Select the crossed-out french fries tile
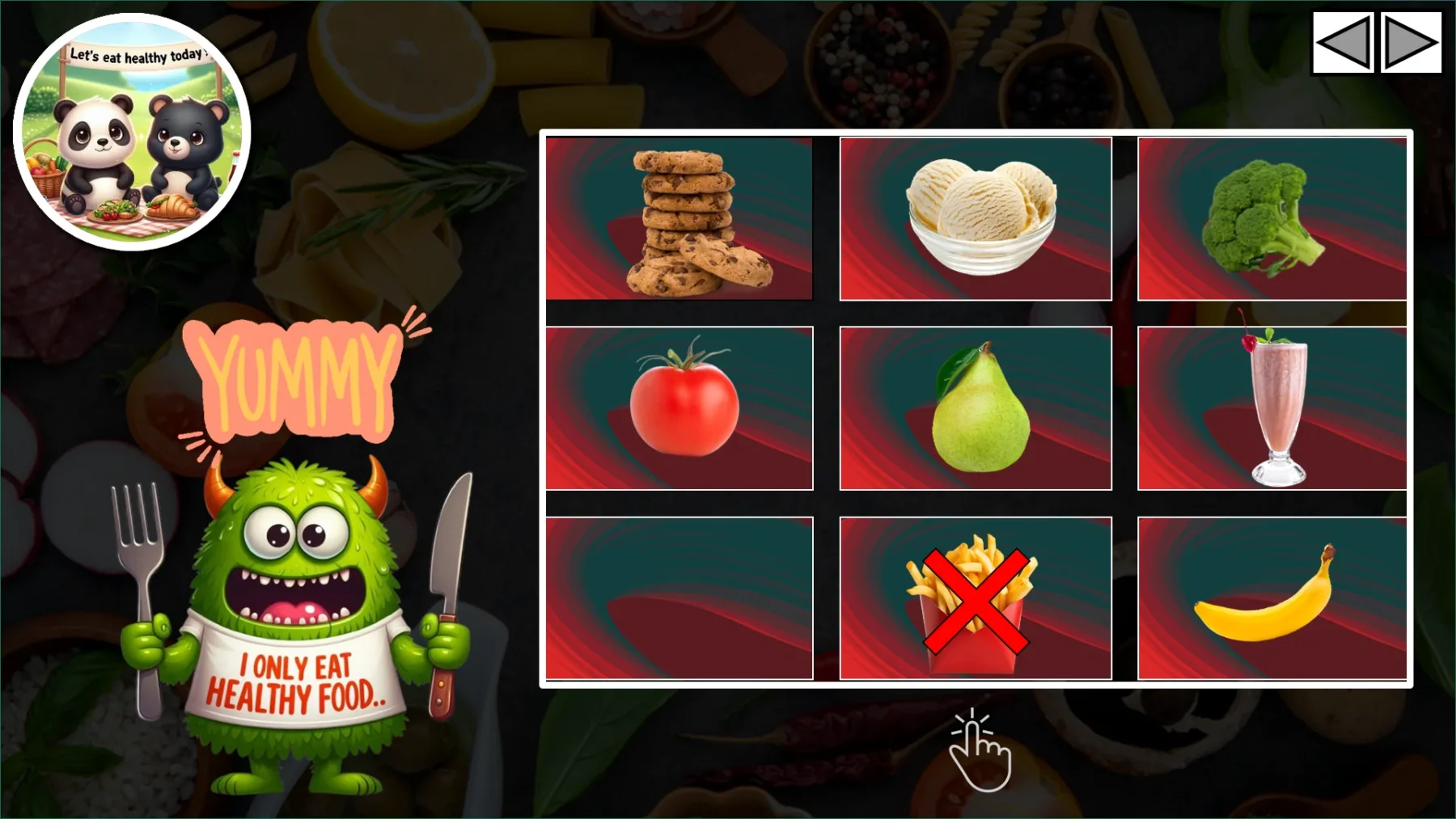1456x819 pixels. (976, 596)
